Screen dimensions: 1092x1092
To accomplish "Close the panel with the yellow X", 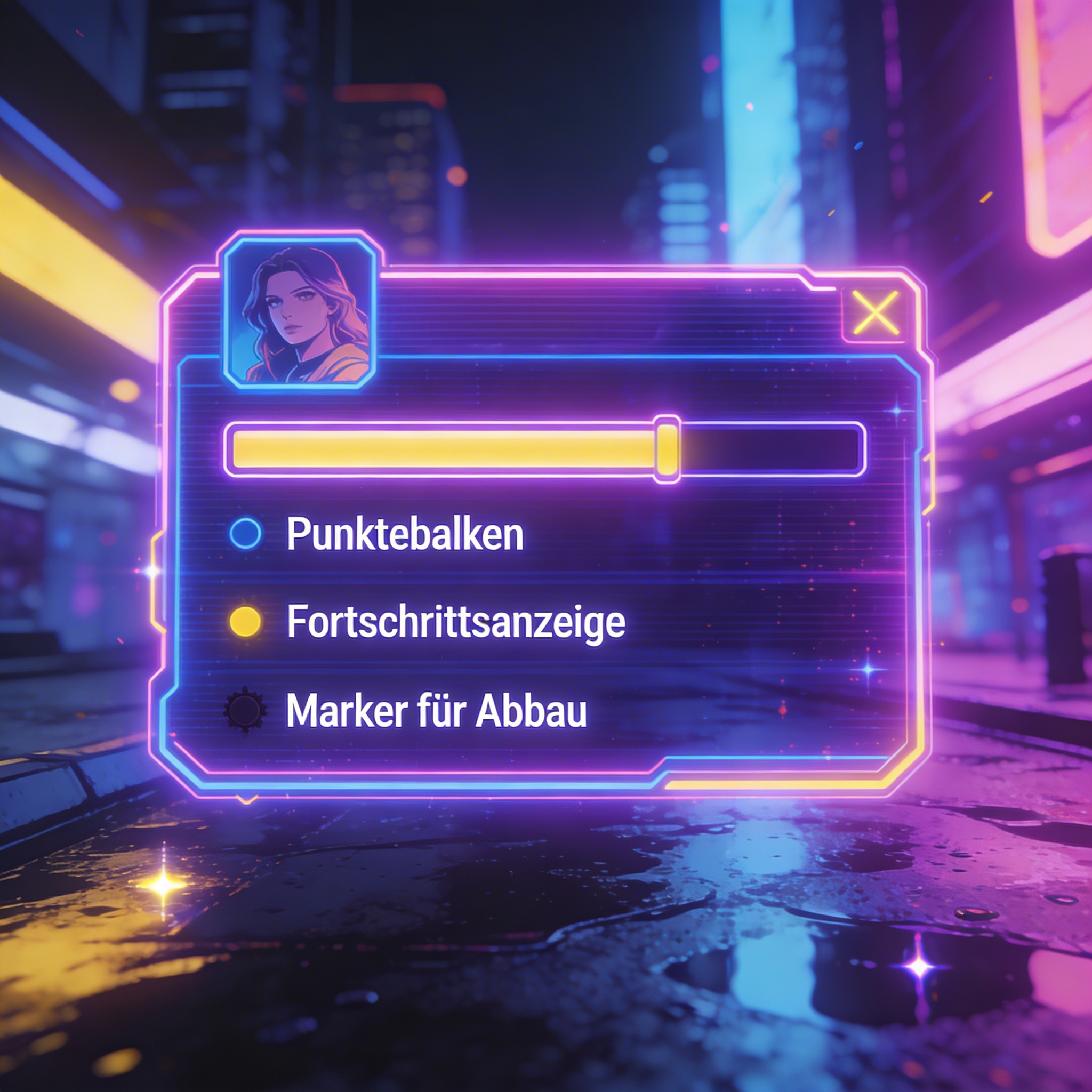I will (x=875, y=313).
